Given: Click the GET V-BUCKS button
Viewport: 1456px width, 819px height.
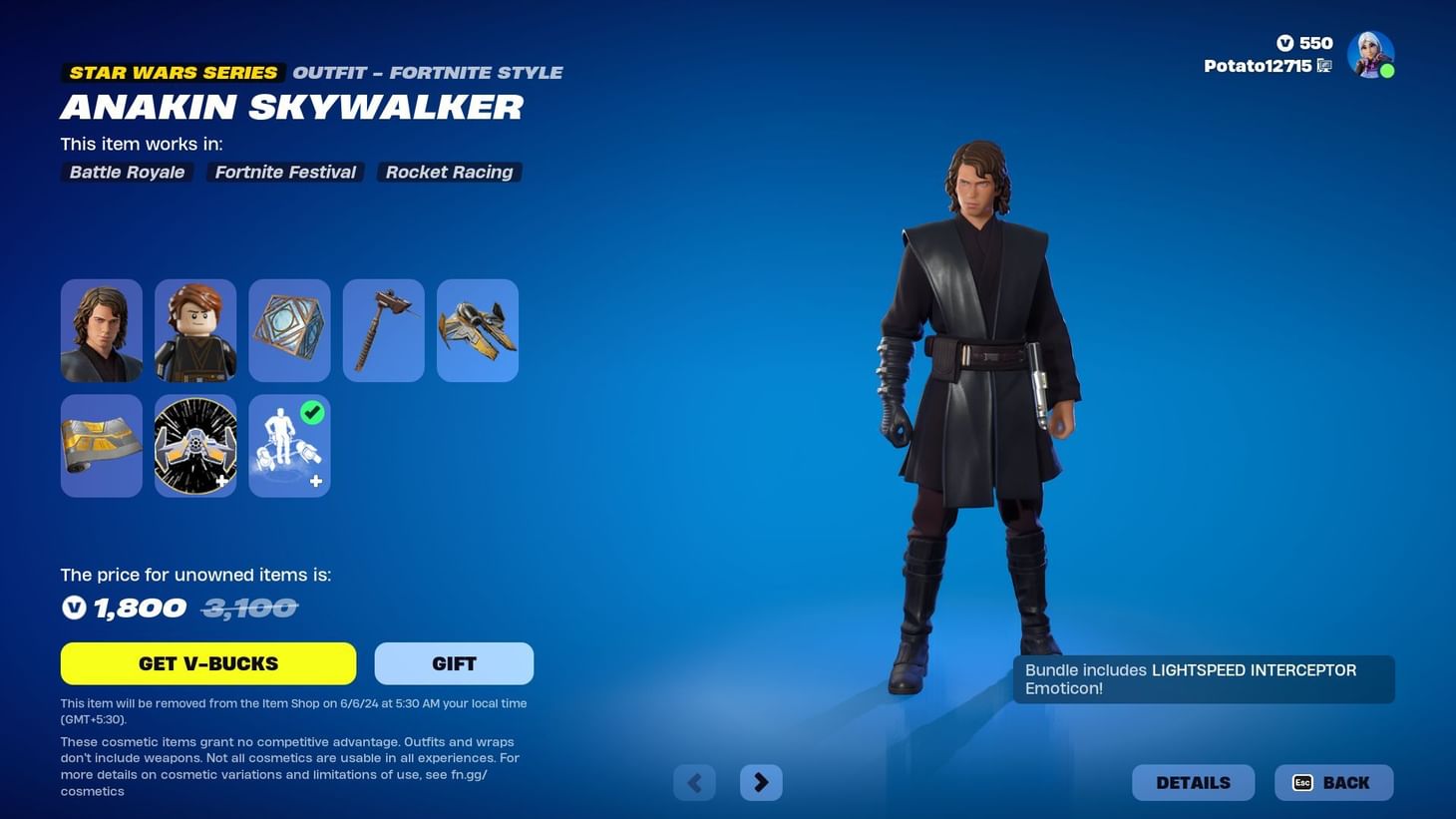Looking at the screenshot, I should [x=207, y=662].
